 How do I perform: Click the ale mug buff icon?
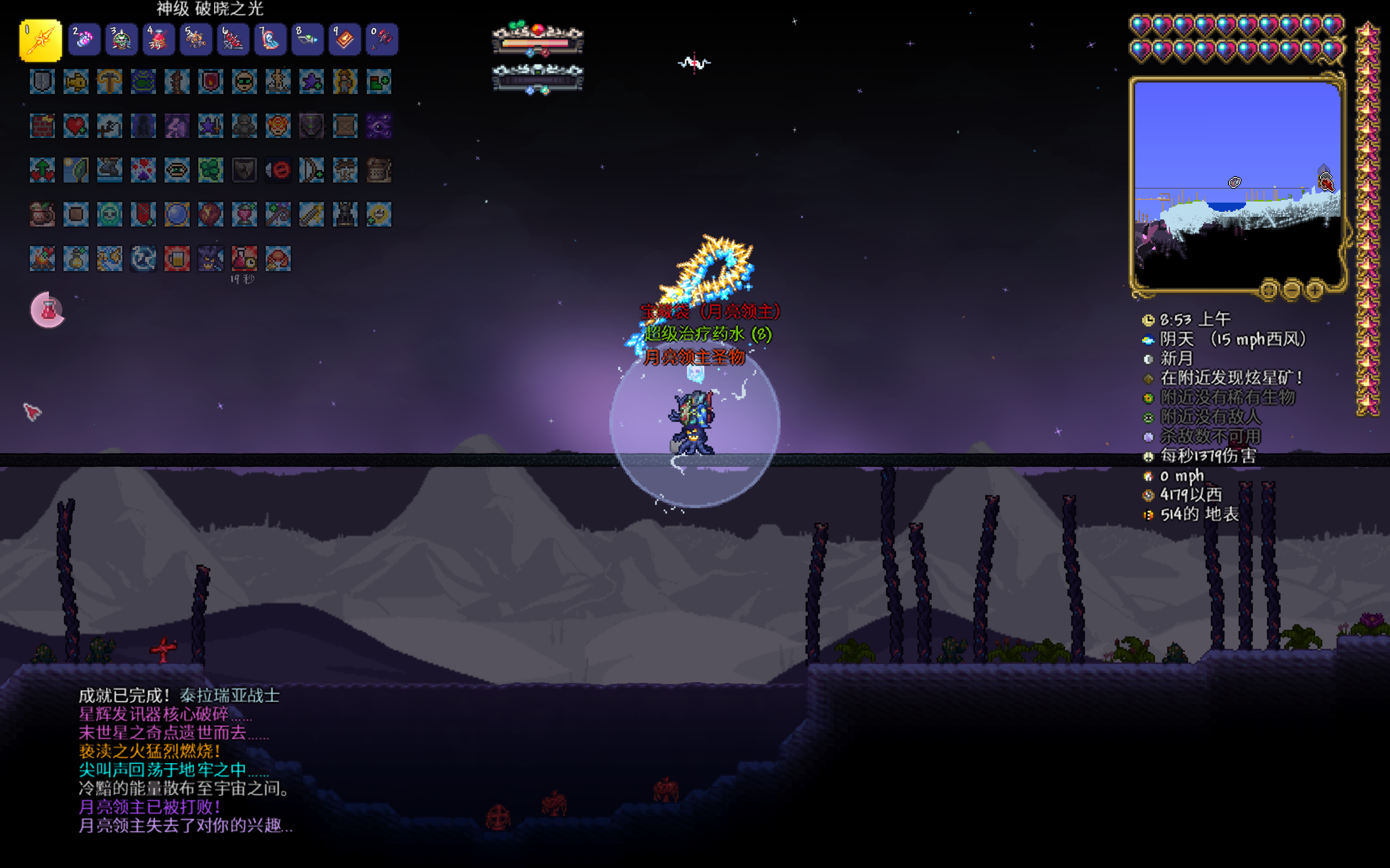click(x=177, y=259)
